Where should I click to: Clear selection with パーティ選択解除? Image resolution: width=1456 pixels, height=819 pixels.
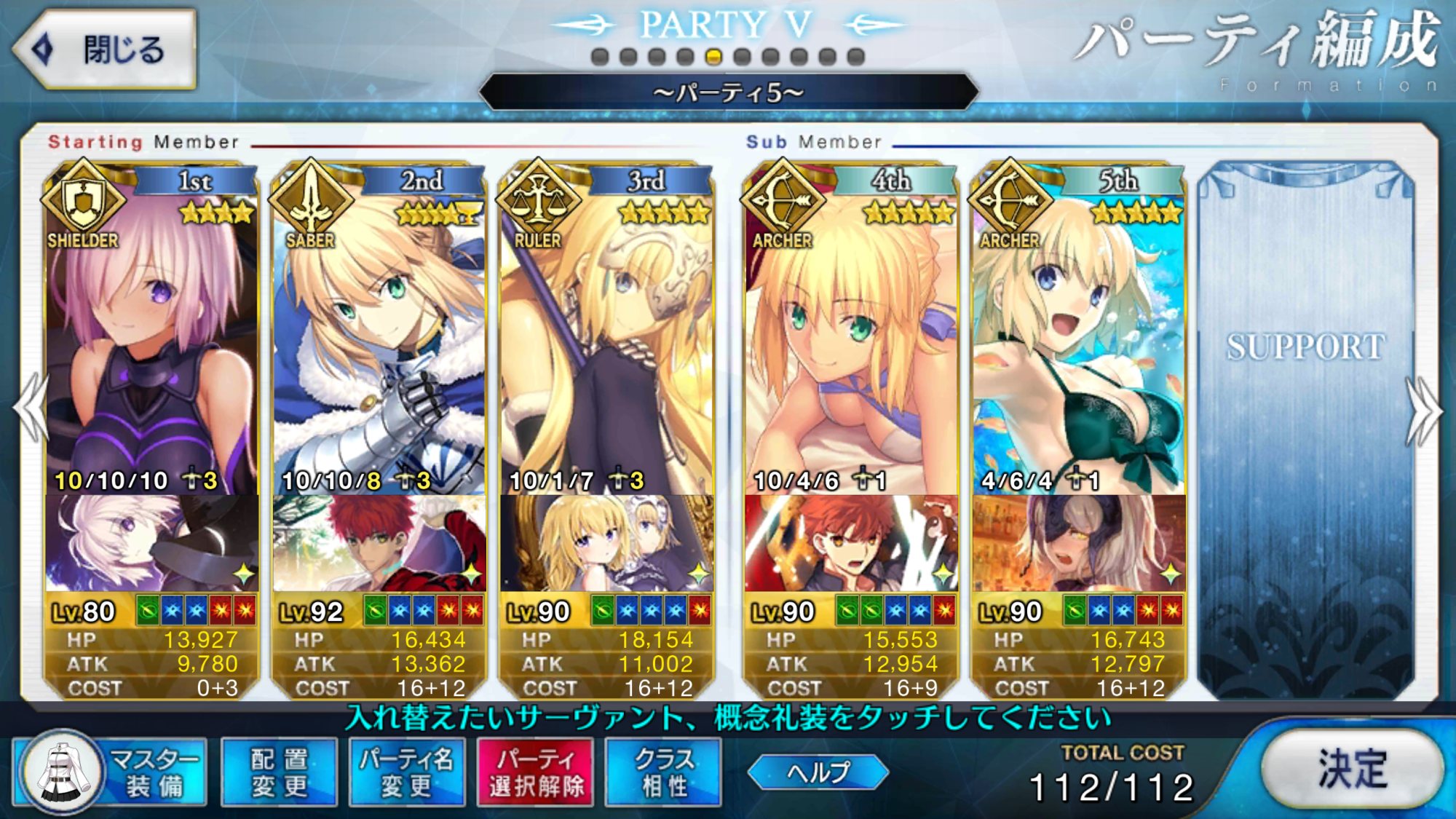[x=535, y=772]
